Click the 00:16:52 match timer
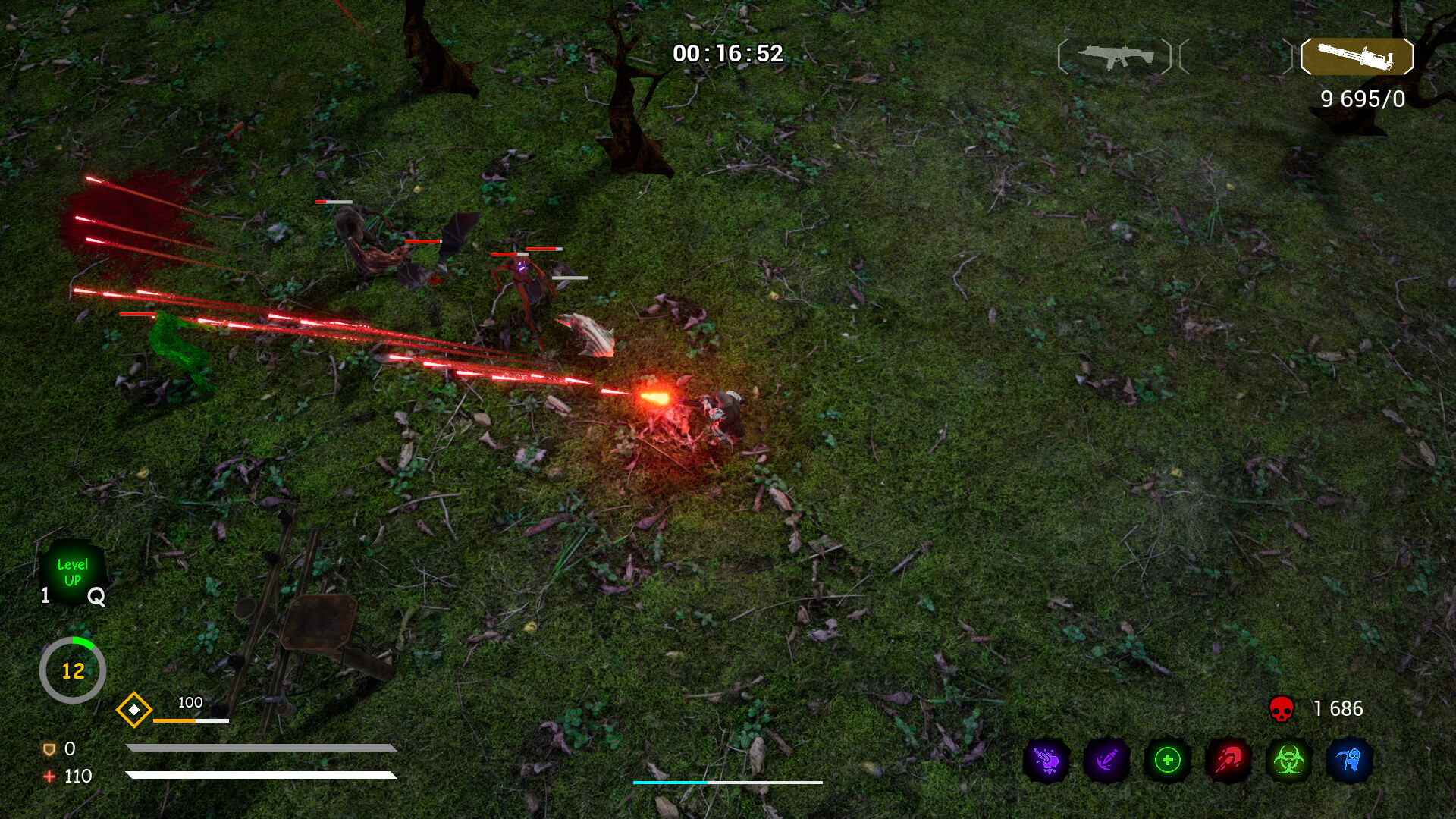Viewport: 1456px width, 819px height. coord(728,53)
